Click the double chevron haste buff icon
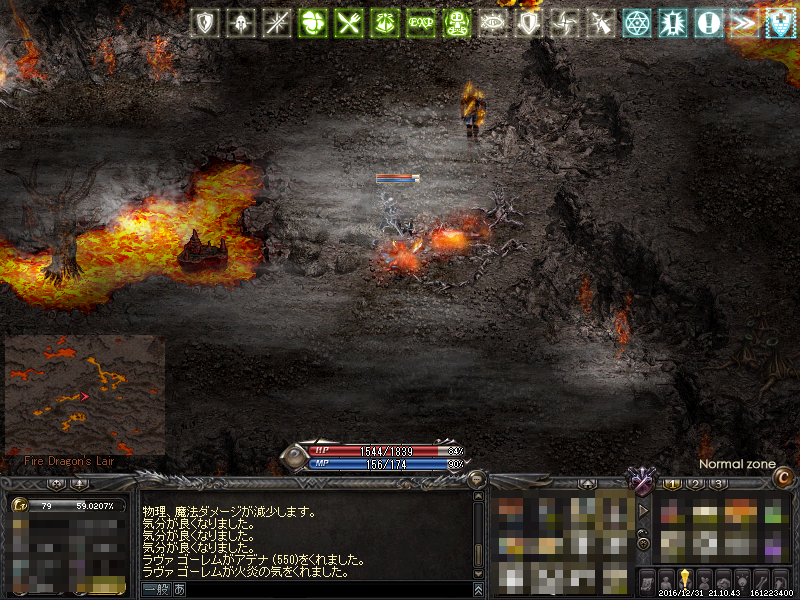800x600 pixels. tap(744, 23)
